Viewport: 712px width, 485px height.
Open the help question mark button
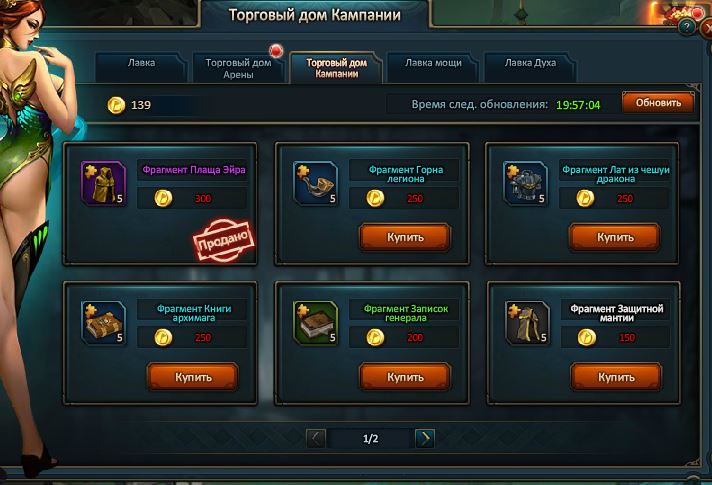(687, 27)
